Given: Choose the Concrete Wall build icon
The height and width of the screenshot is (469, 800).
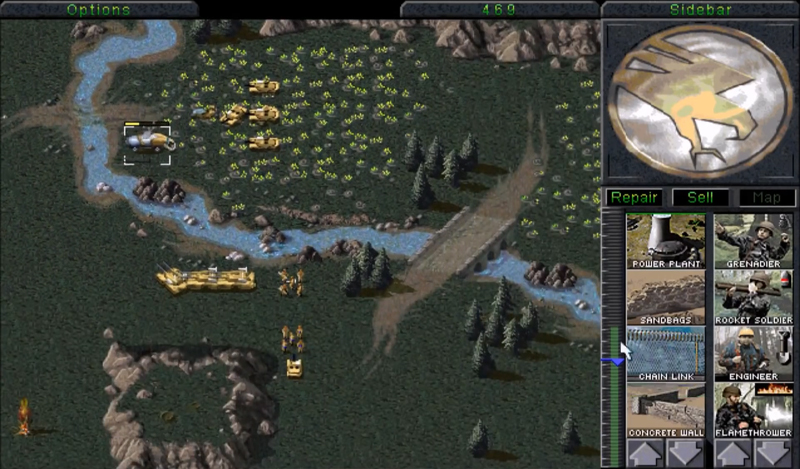Looking at the screenshot, I should pos(666,410).
